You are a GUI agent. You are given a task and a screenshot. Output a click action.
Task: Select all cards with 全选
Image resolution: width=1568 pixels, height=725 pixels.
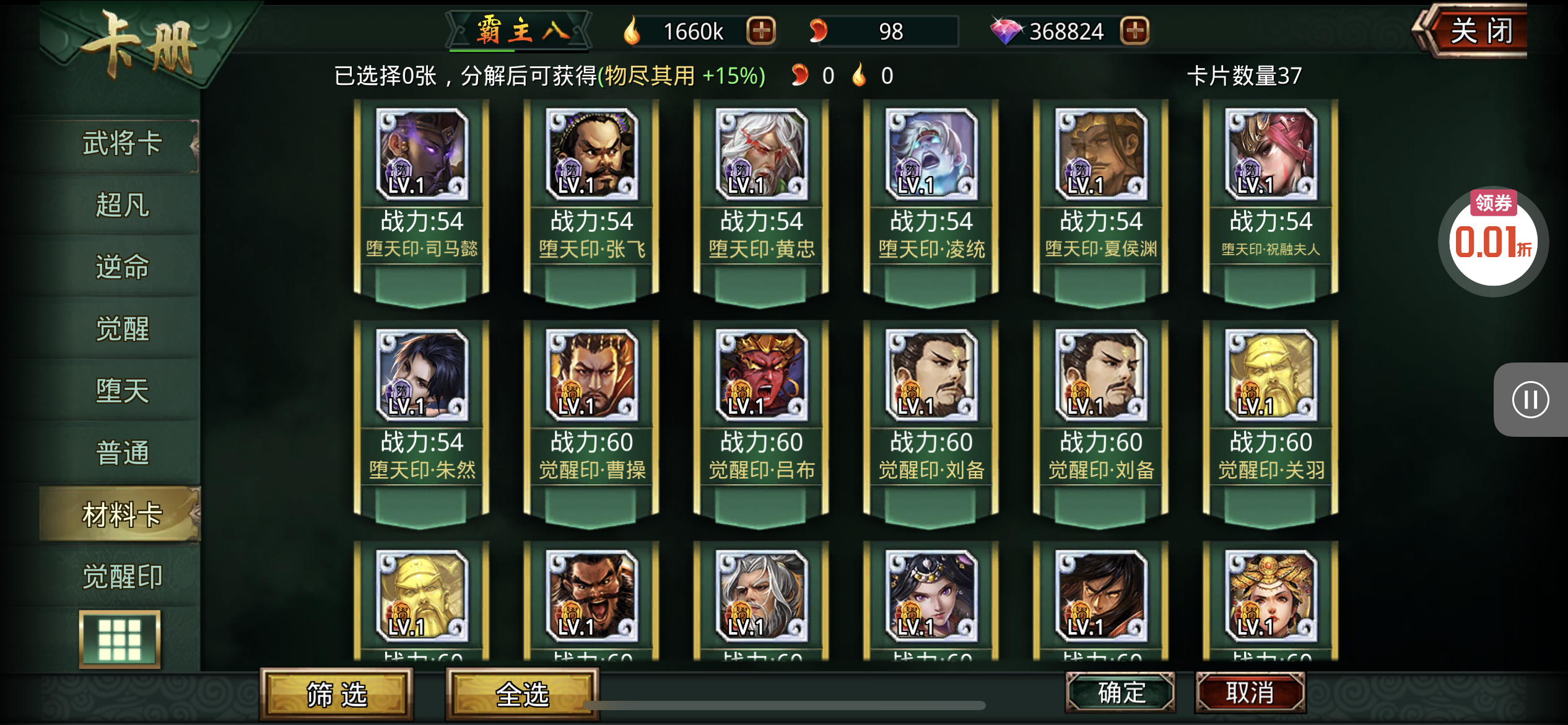click(x=522, y=694)
